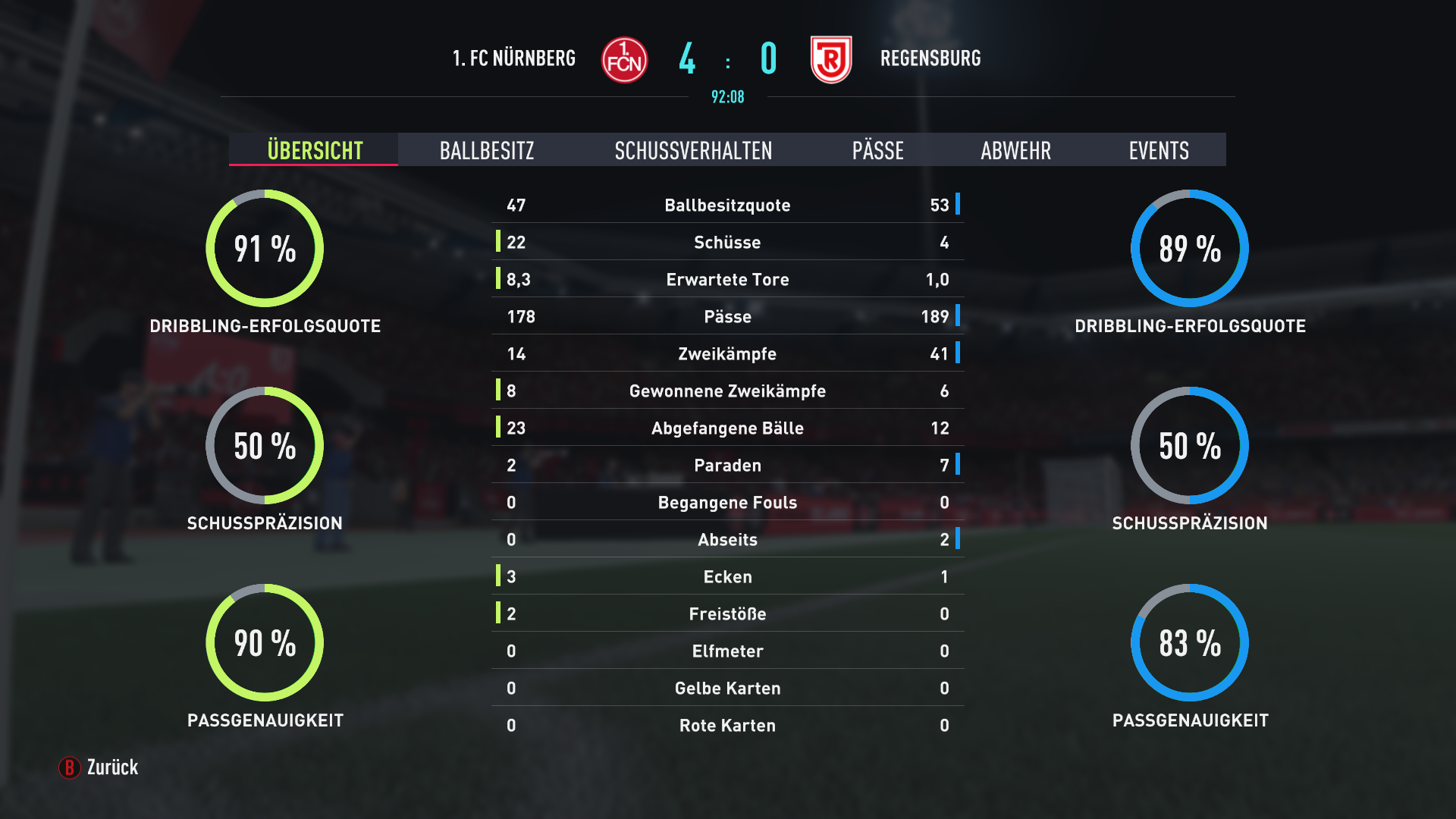Viewport: 1456px width, 819px height.
Task: Switch to the Ballbesitz tab
Action: [x=487, y=150]
